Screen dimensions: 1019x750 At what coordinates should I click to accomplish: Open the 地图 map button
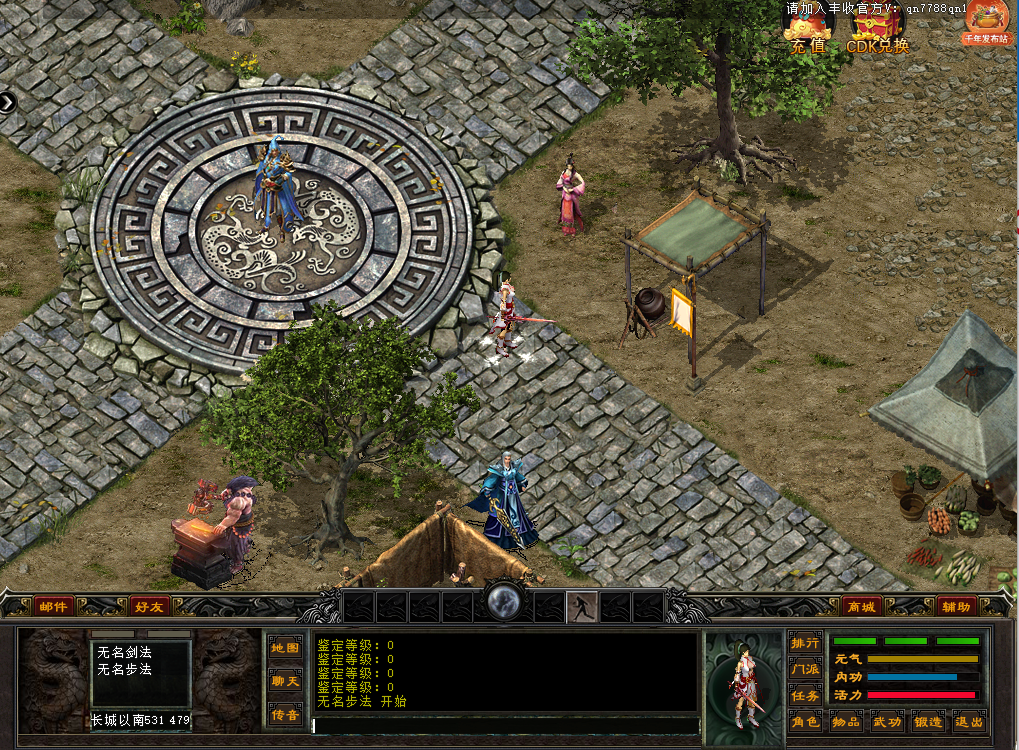click(285, 648)
